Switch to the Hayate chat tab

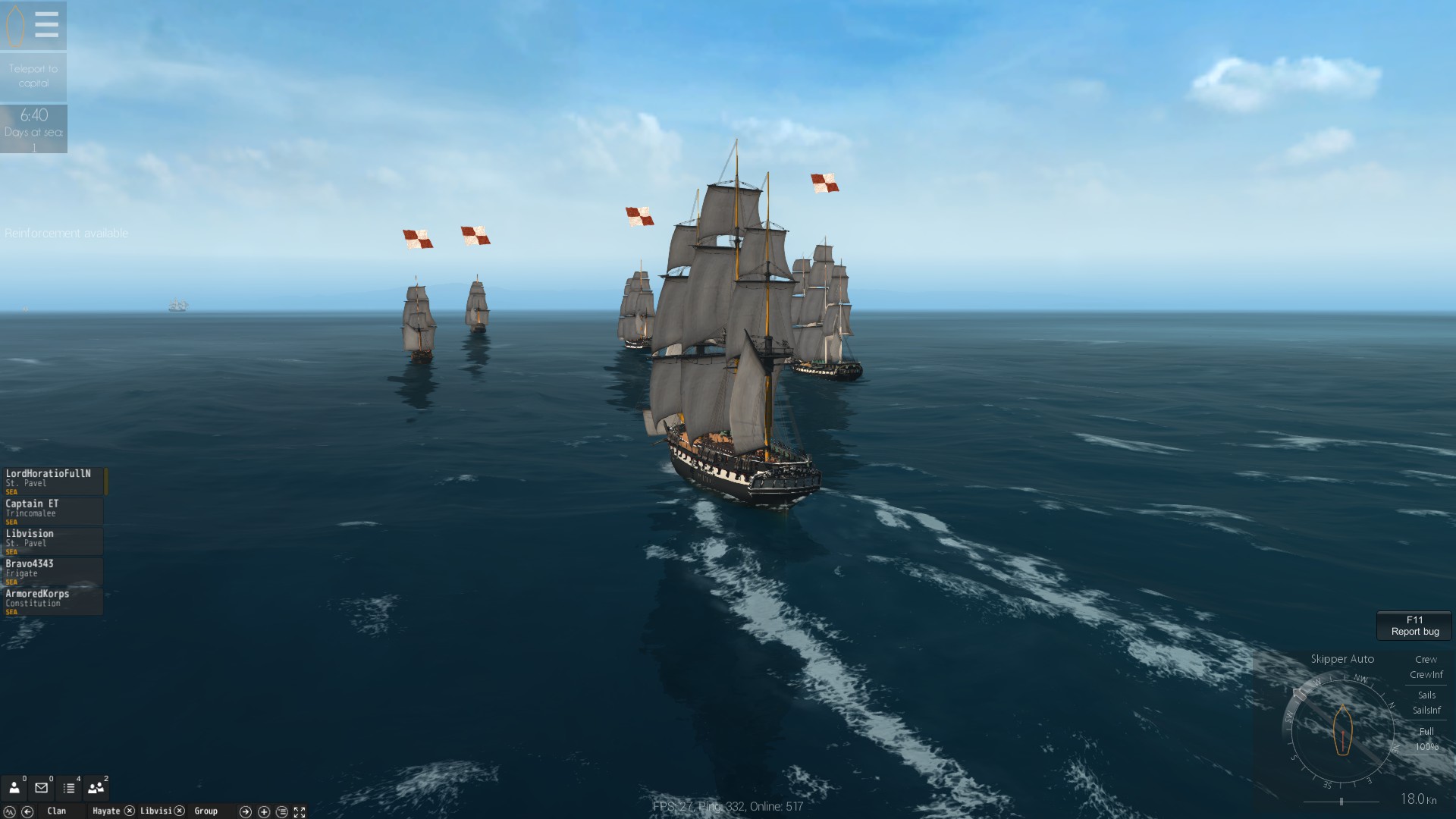click(107, 811)
